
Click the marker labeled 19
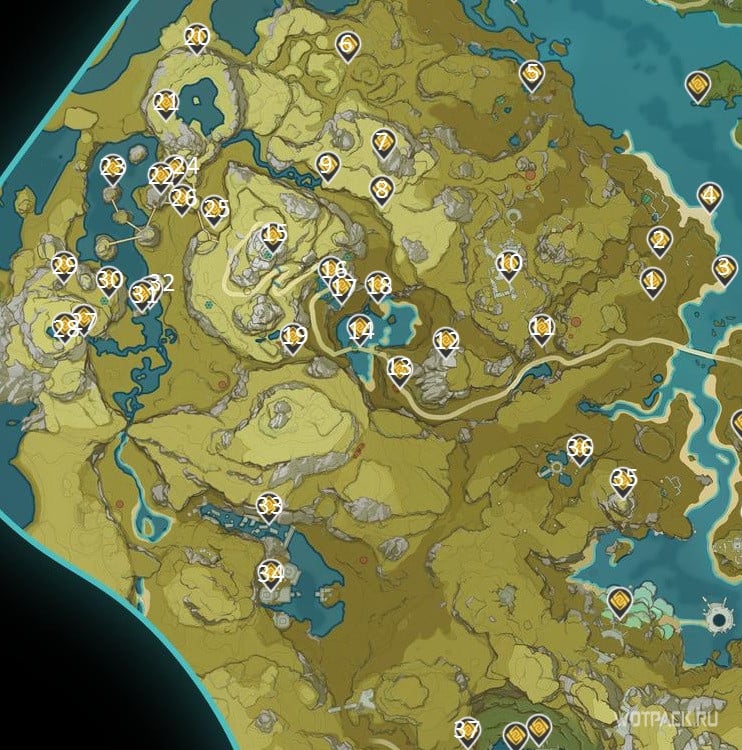click(x=292, y=338)
